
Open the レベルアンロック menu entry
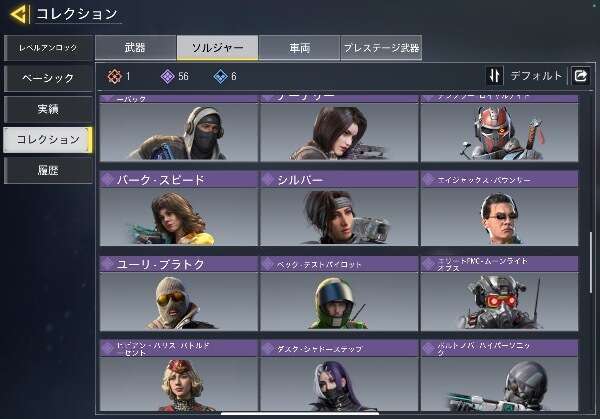click(47, 48)
